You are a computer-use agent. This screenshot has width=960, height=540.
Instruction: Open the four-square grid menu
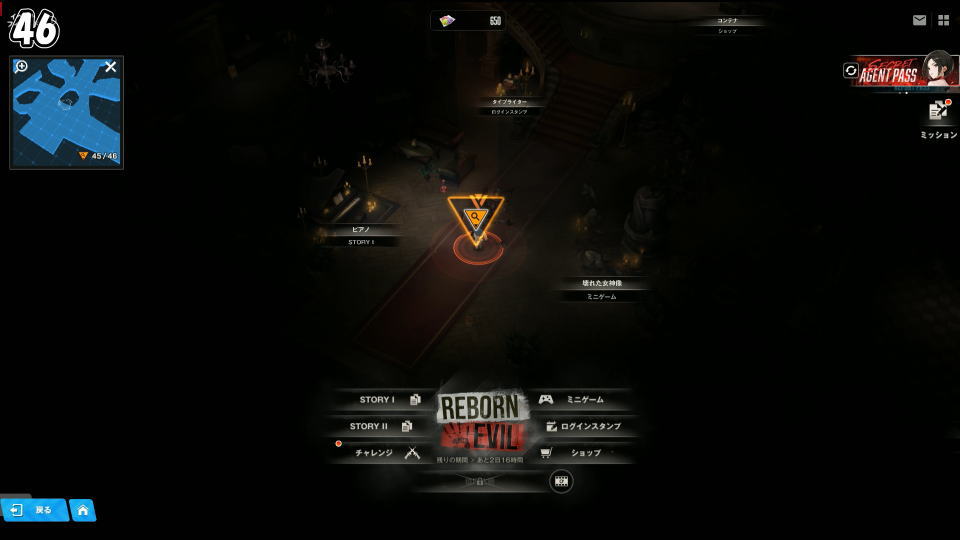pyautogui.click(x=943, y=20)
